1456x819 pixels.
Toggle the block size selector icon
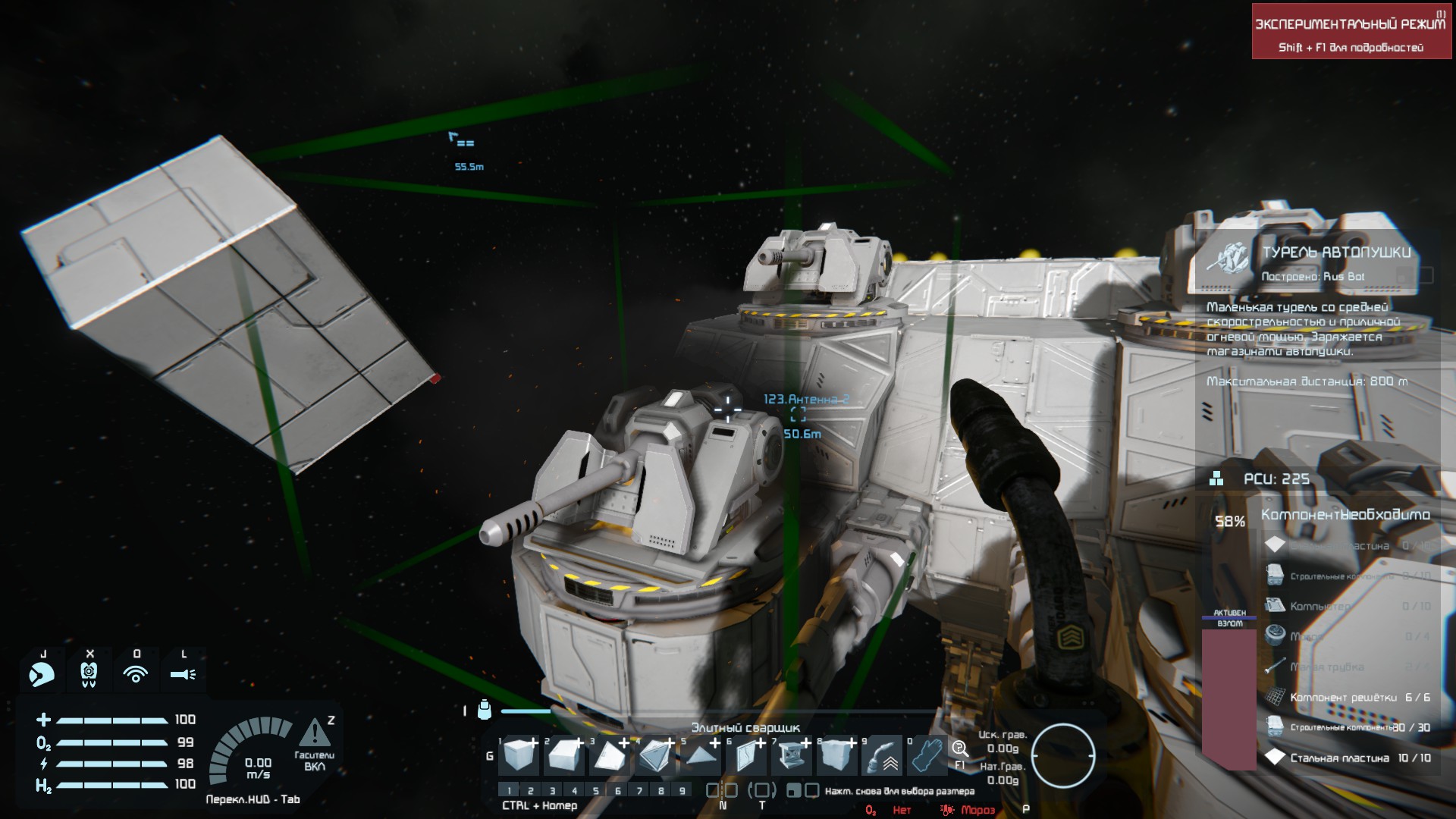[x=802, y=790]
